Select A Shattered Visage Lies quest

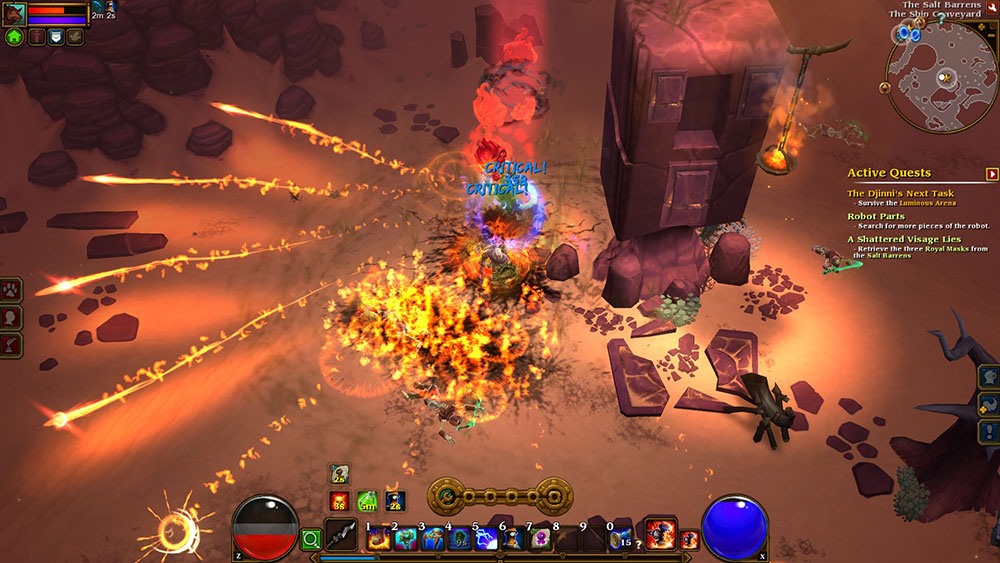[x=904, y=240]
